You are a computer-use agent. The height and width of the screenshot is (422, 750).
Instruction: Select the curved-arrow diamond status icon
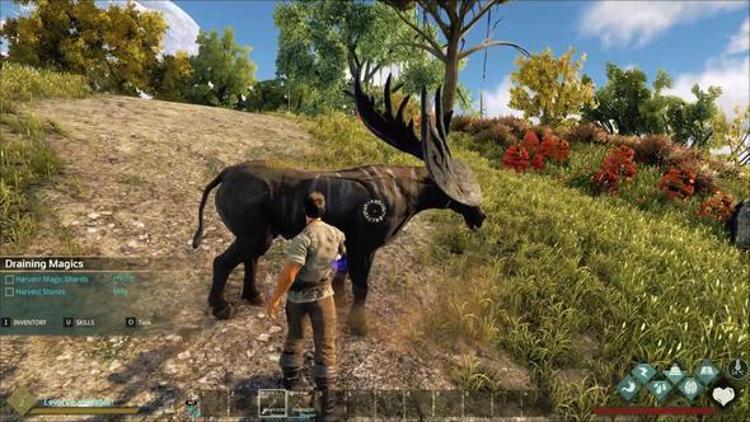click(x=630, y=387)
